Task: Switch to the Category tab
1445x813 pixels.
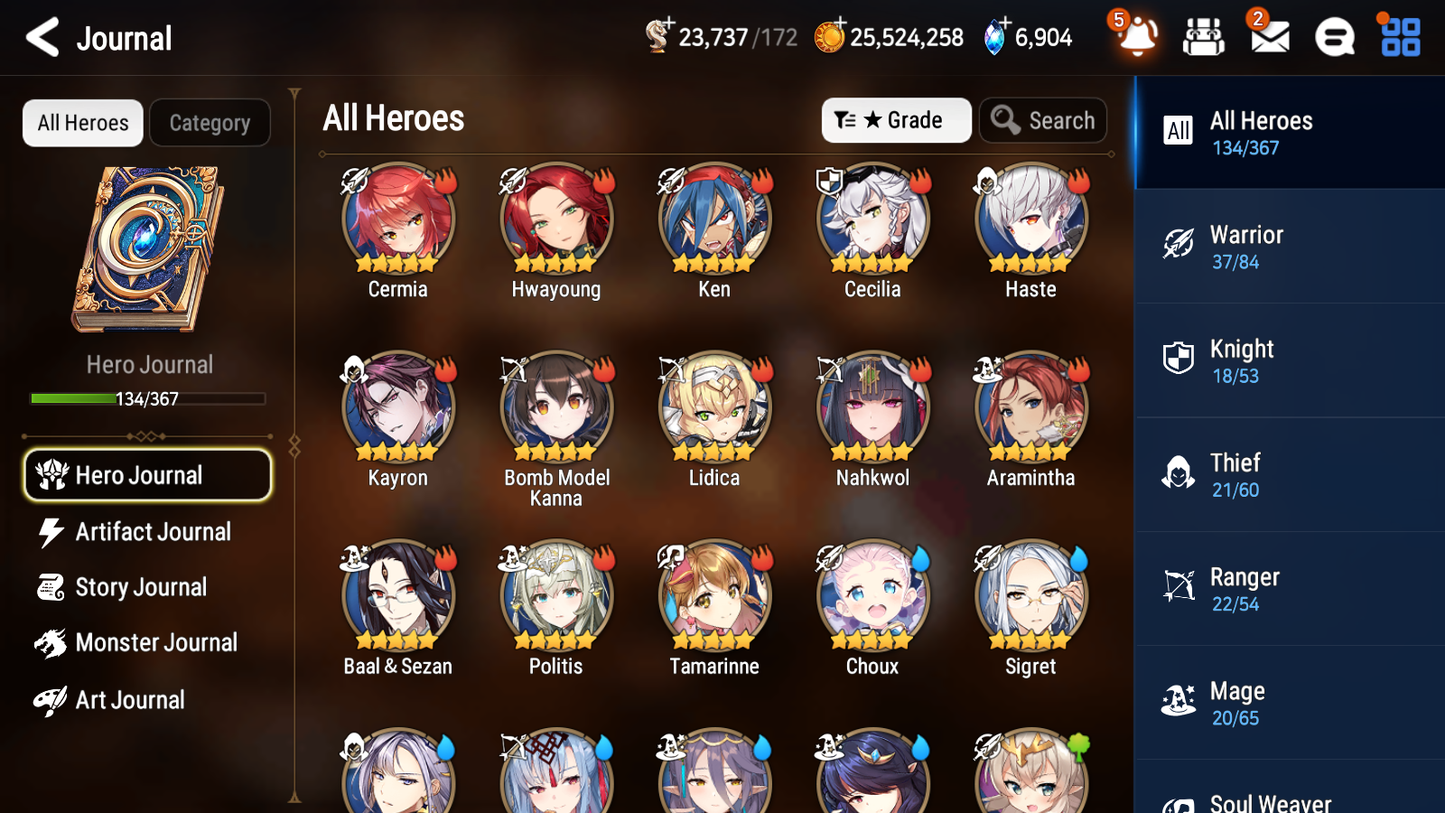Action: tap(210, 122)
